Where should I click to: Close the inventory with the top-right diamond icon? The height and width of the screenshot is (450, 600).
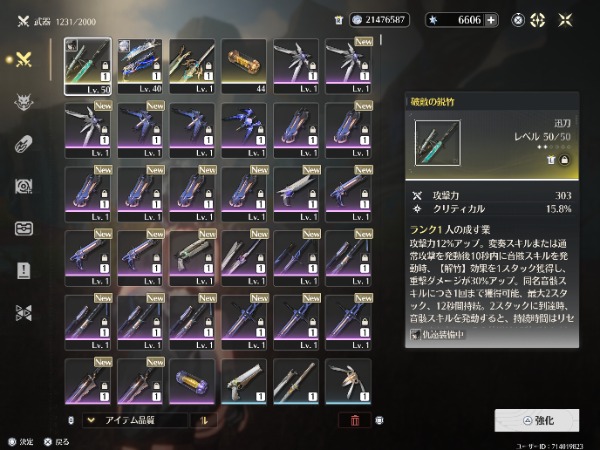click(566, 20)
